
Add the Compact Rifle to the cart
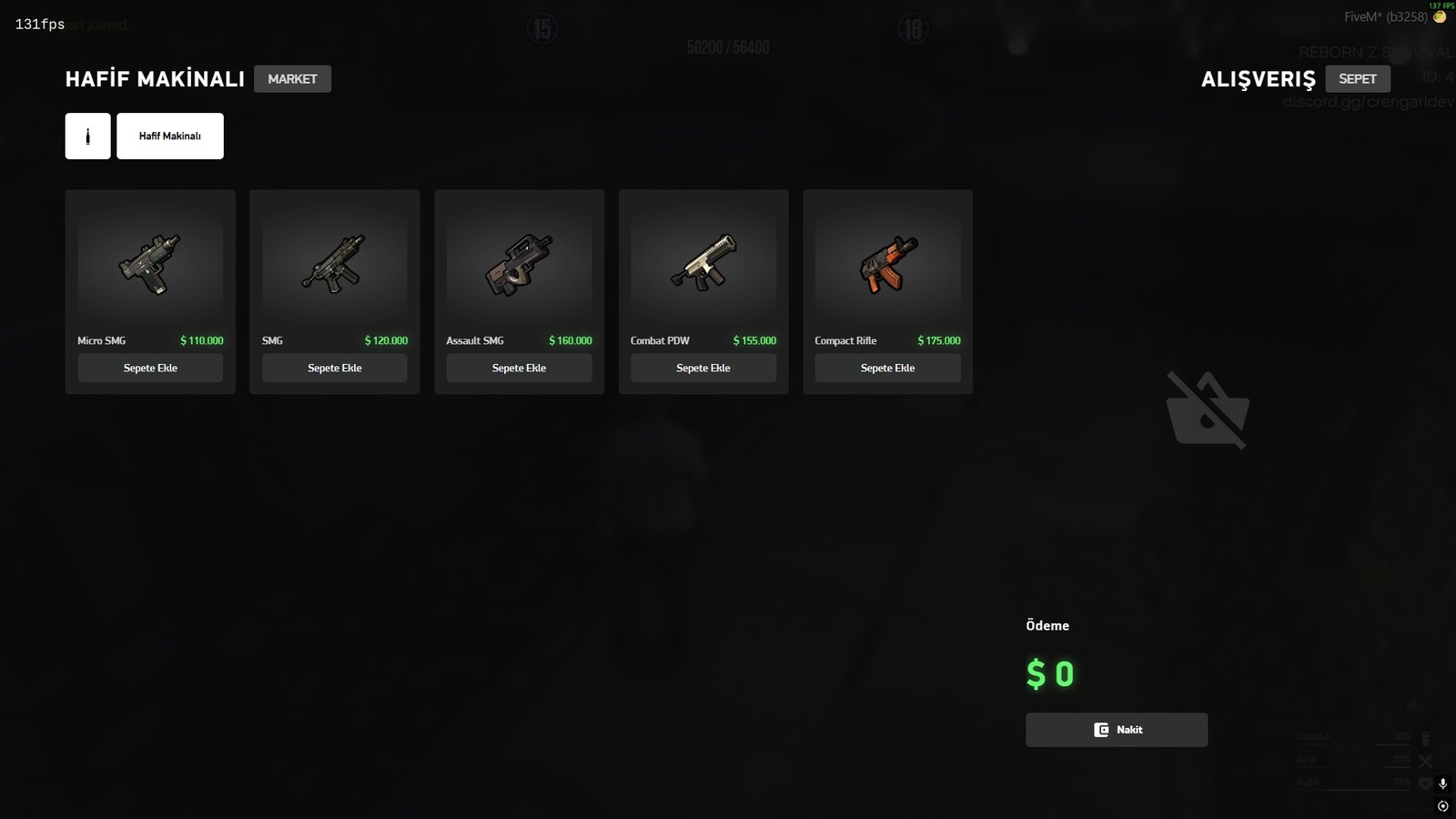point(887,368)
